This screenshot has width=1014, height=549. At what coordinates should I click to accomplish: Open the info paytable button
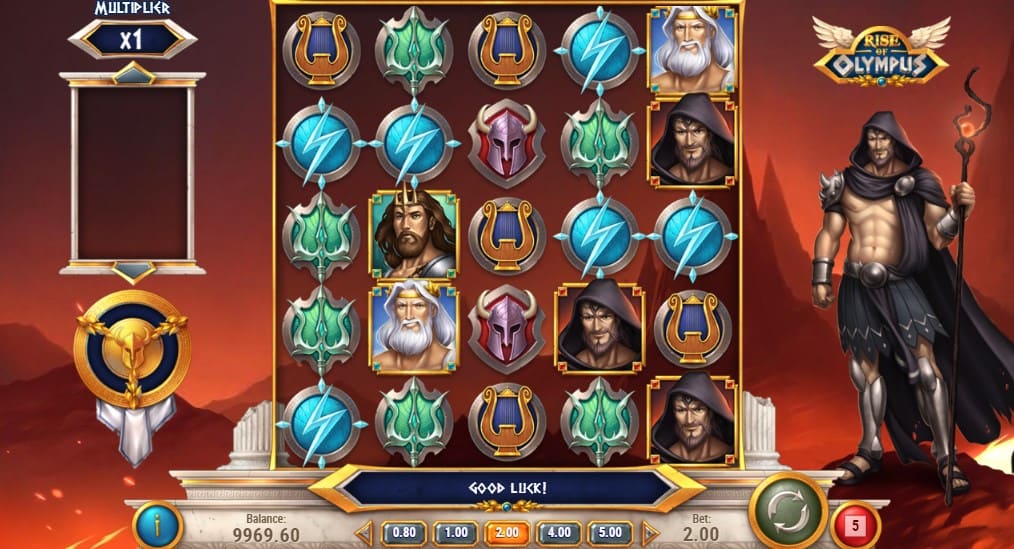(x=157, y=524)
